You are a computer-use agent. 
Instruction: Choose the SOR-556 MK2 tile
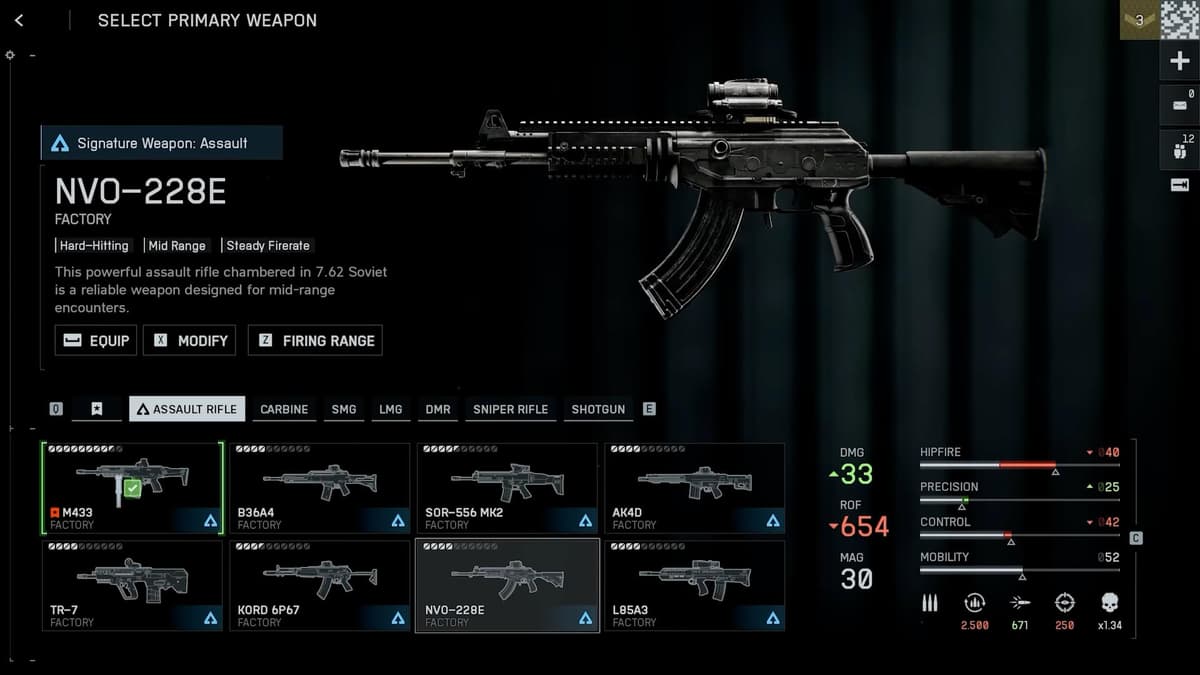point(507,488)
